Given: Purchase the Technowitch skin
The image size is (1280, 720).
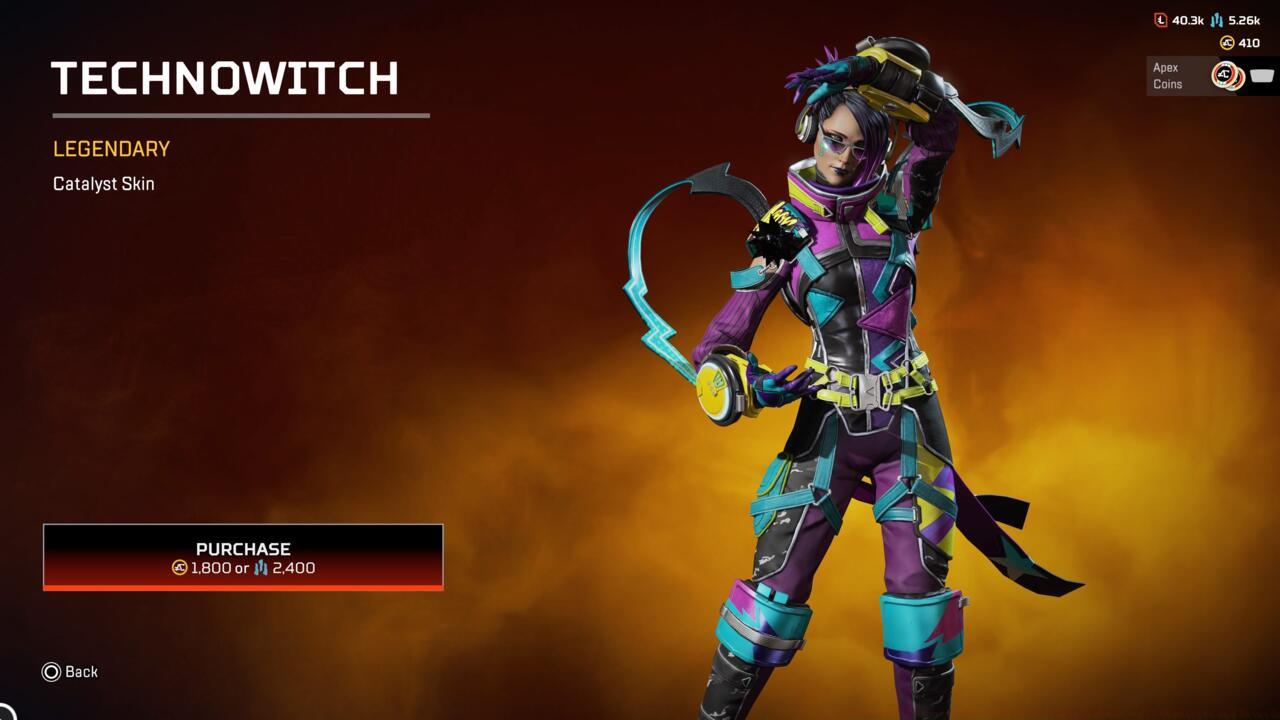Looking at the screenshot, I should click(243, 557).
